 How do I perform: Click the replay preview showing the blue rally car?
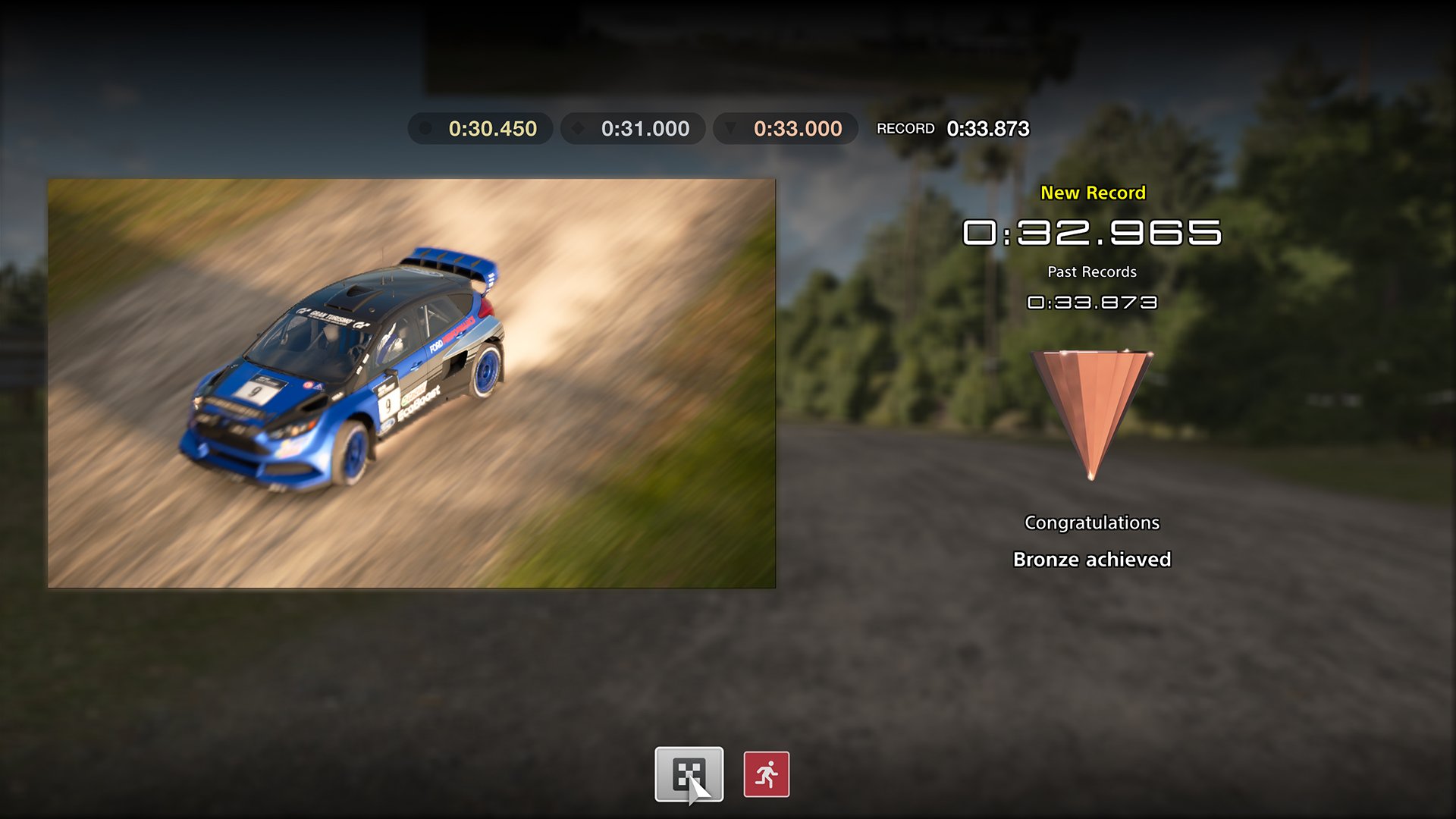click(412, 383)
